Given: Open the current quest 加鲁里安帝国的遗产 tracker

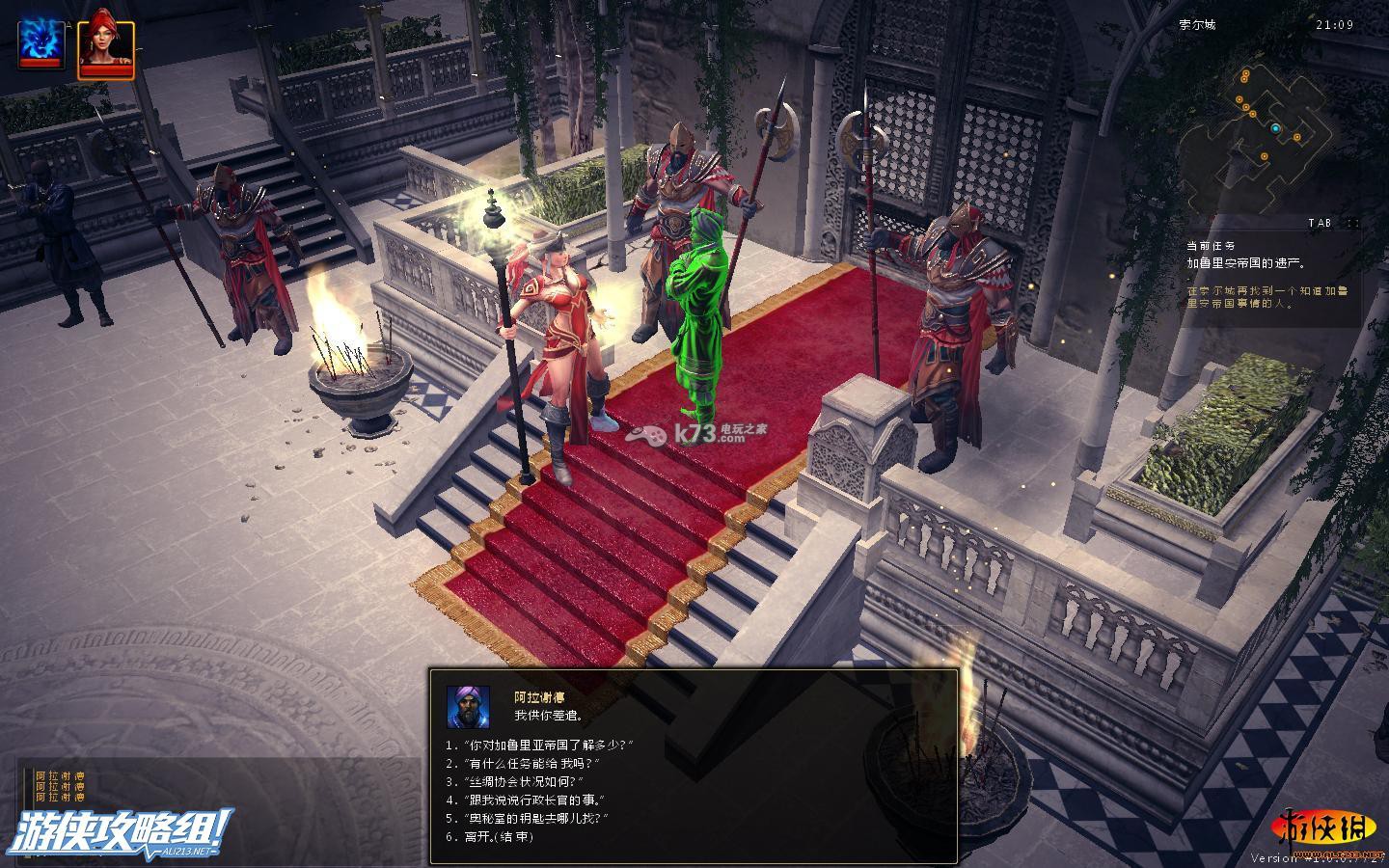Looking at the screenshot, I should coord(1245,261).
